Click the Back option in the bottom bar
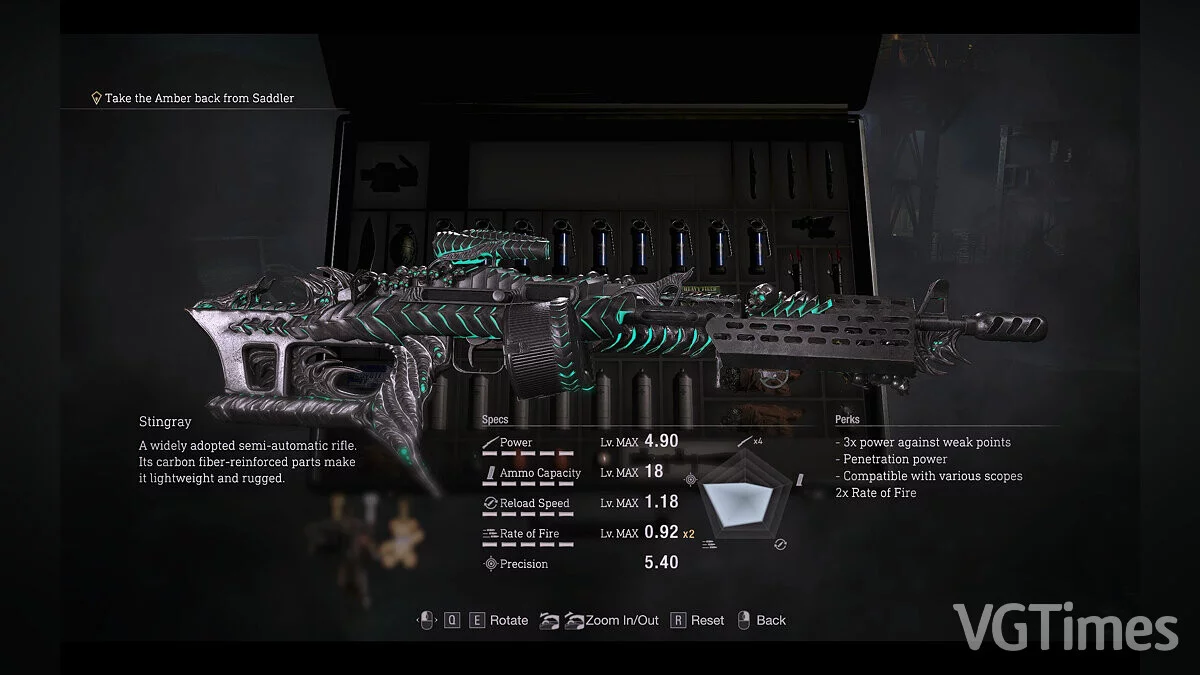The image size is (1200, 675). tap(770, 621)
